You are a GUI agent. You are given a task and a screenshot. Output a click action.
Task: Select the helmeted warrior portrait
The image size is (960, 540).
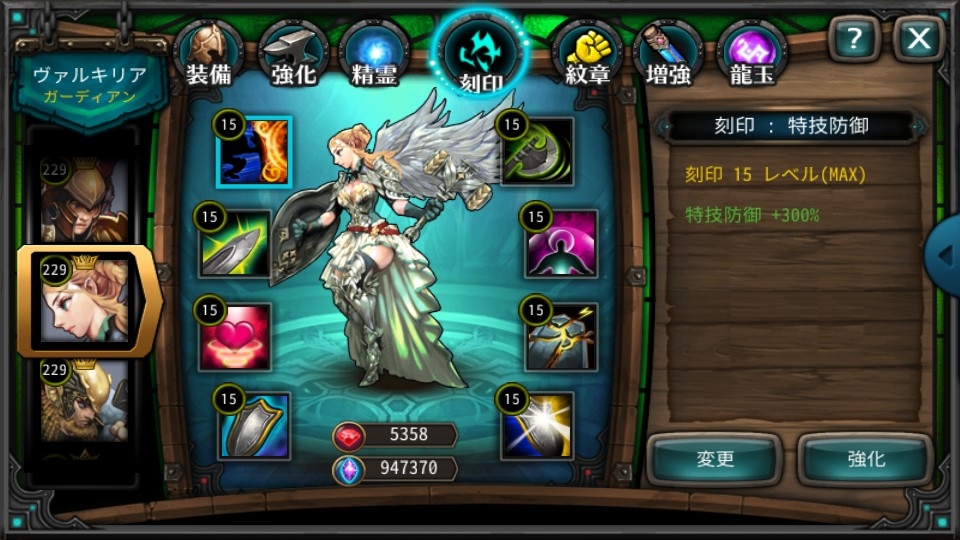click(85, 201)
